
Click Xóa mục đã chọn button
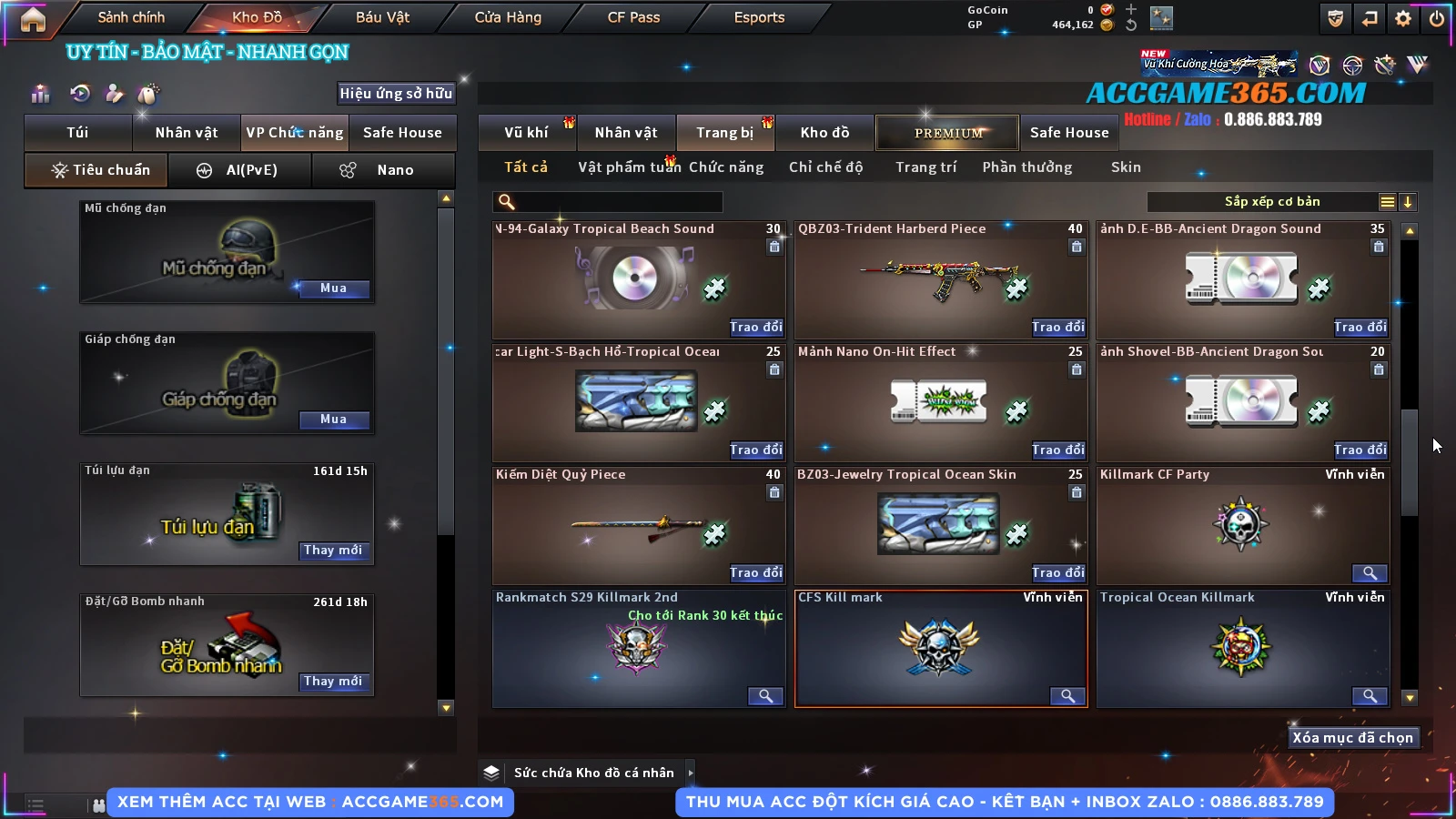coord(1352,738)
